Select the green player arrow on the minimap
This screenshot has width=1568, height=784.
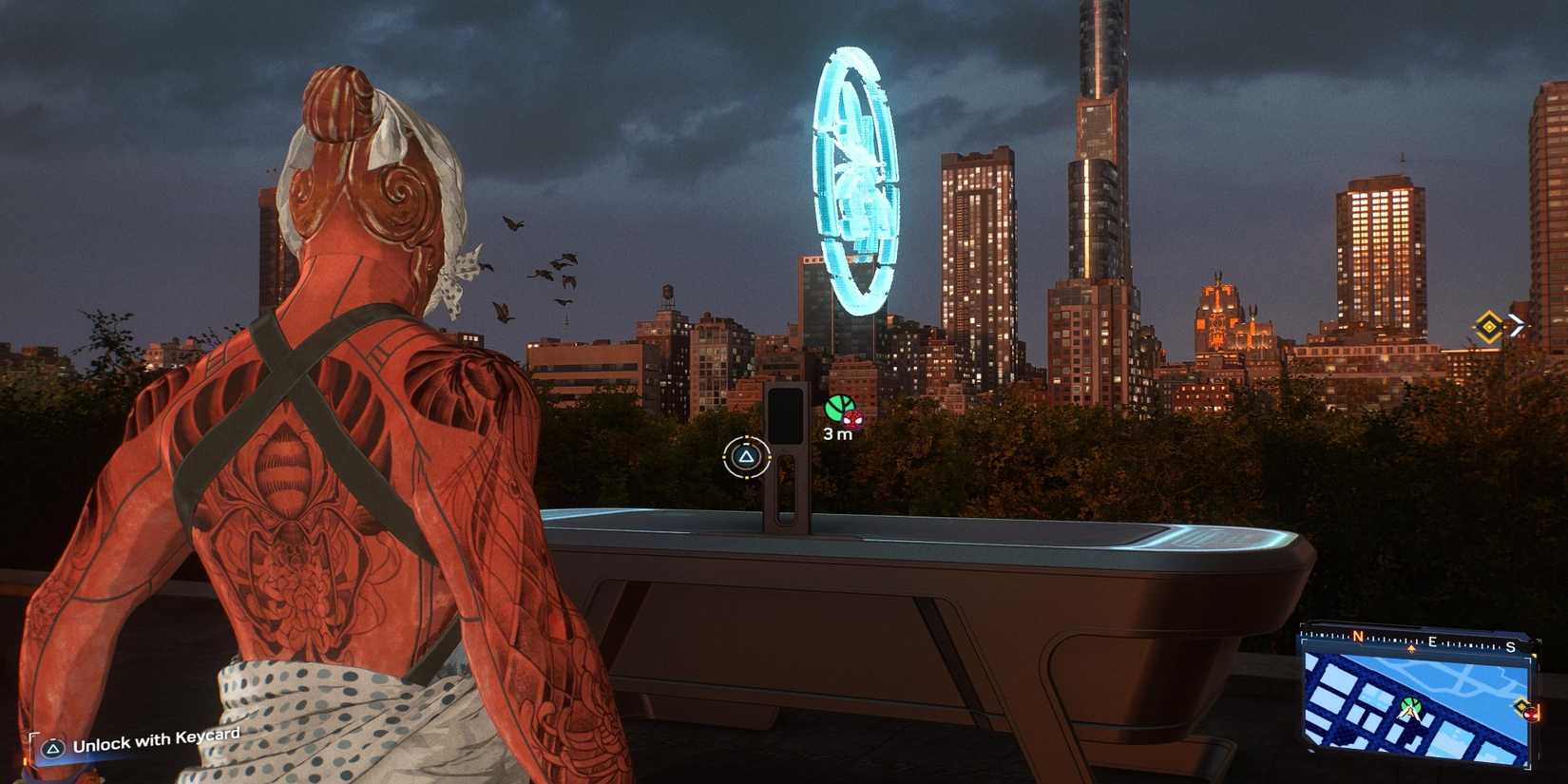click(x=1409, y=711)
